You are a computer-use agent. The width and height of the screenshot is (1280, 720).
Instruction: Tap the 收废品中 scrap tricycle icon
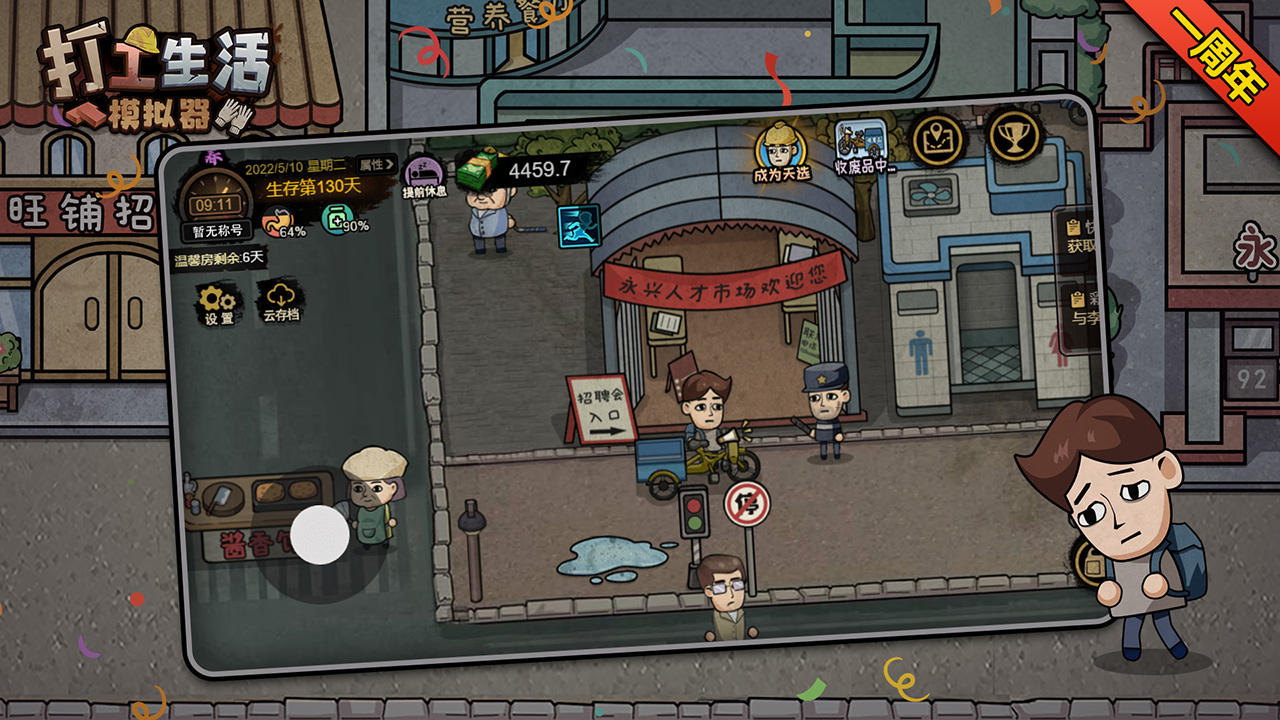click(863, 149)
